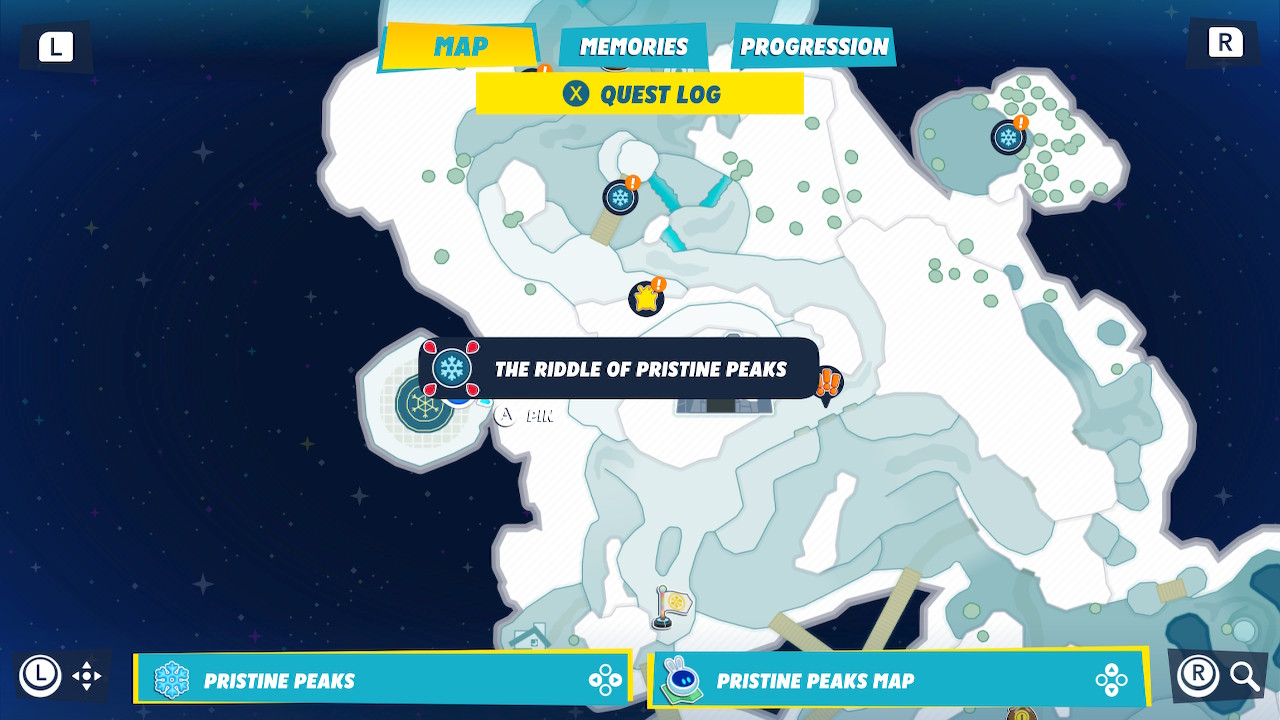Open the Quest Log
Viewport: 1280px width, 720px height.
(640, 94)
